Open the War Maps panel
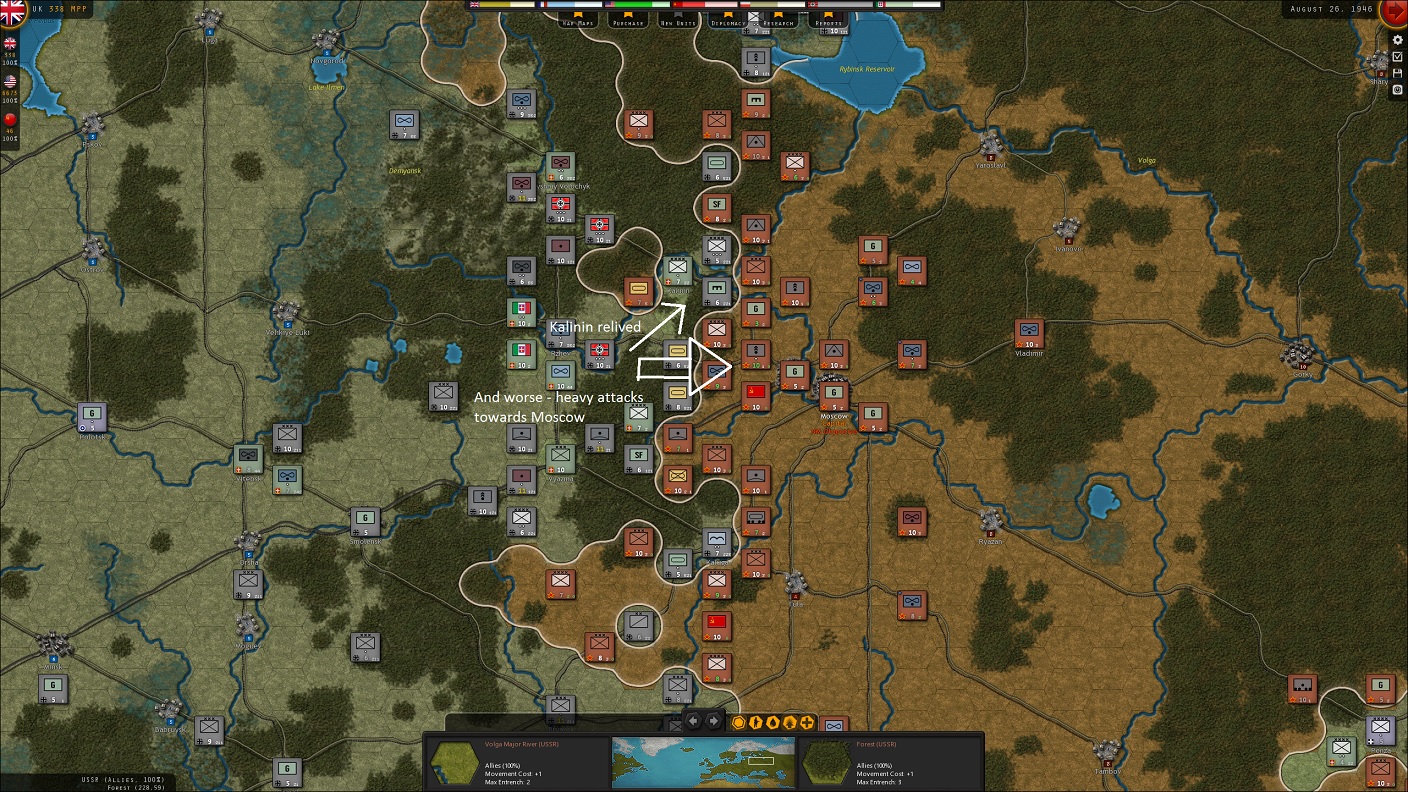1408x792 pixels. coord(577,20)
